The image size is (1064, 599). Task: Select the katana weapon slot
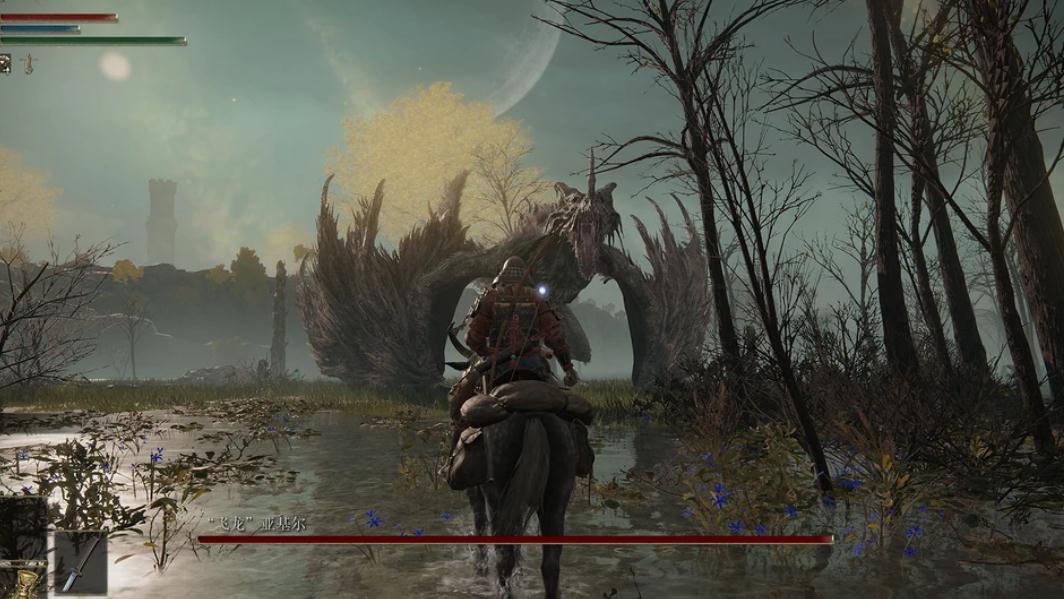pyautogui.click(x=79, y=562)
